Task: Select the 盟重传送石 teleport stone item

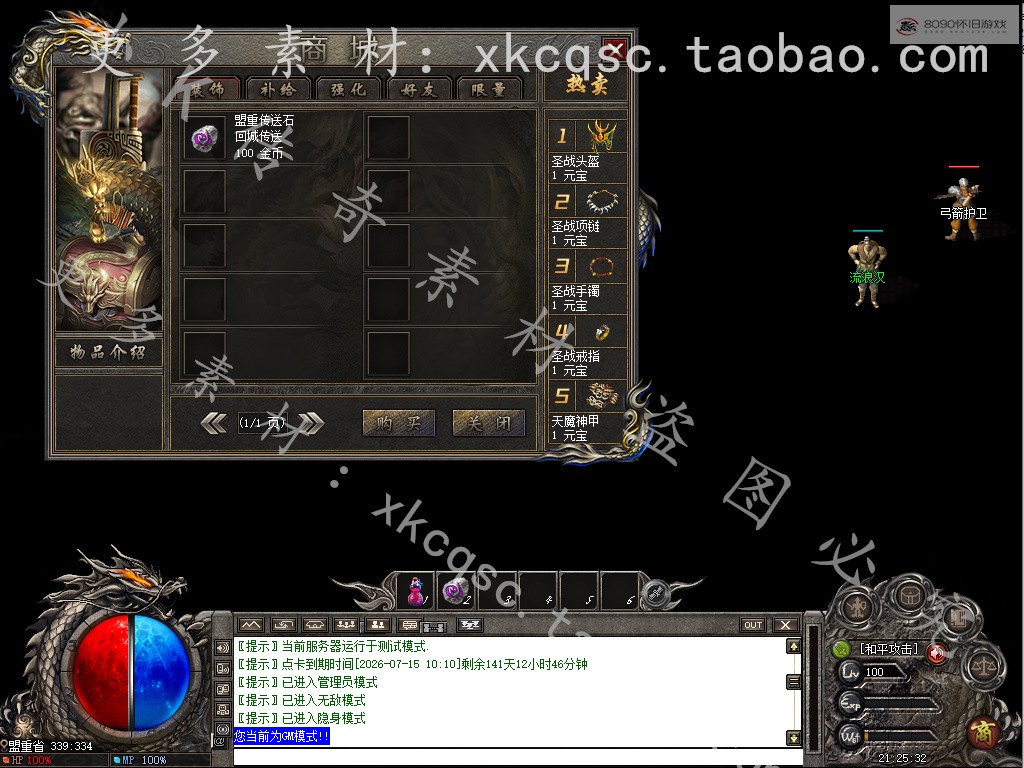Action: pyautogui.click(x=204, y=138)
